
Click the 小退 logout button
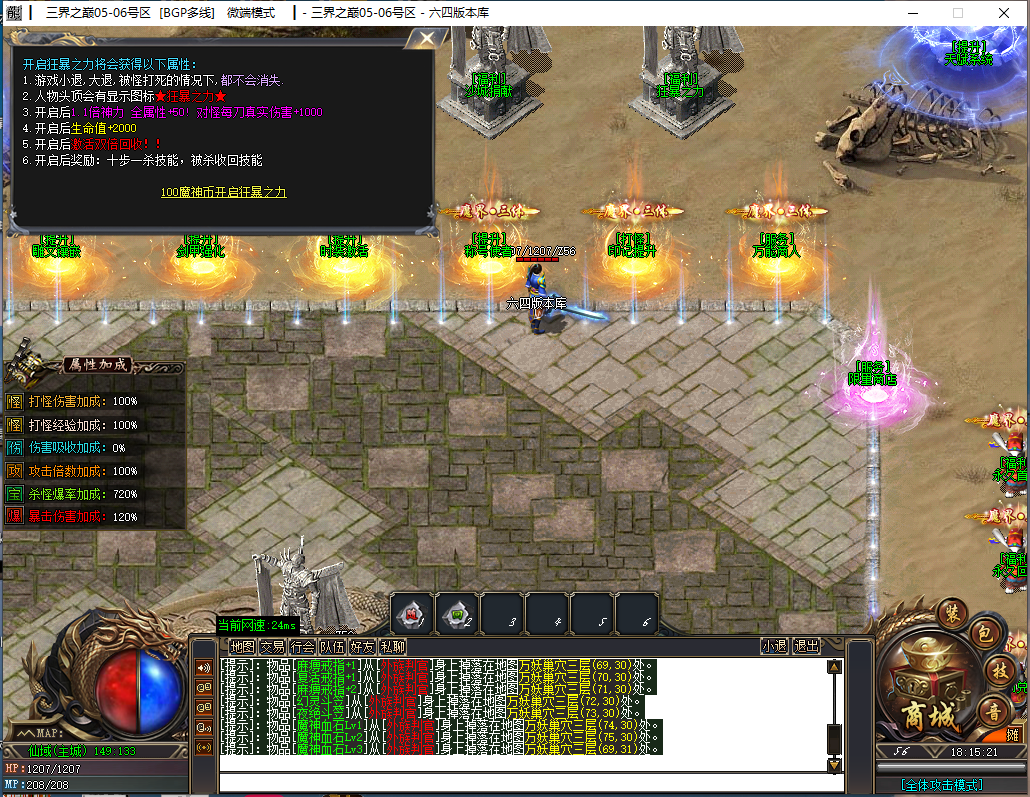774,647
